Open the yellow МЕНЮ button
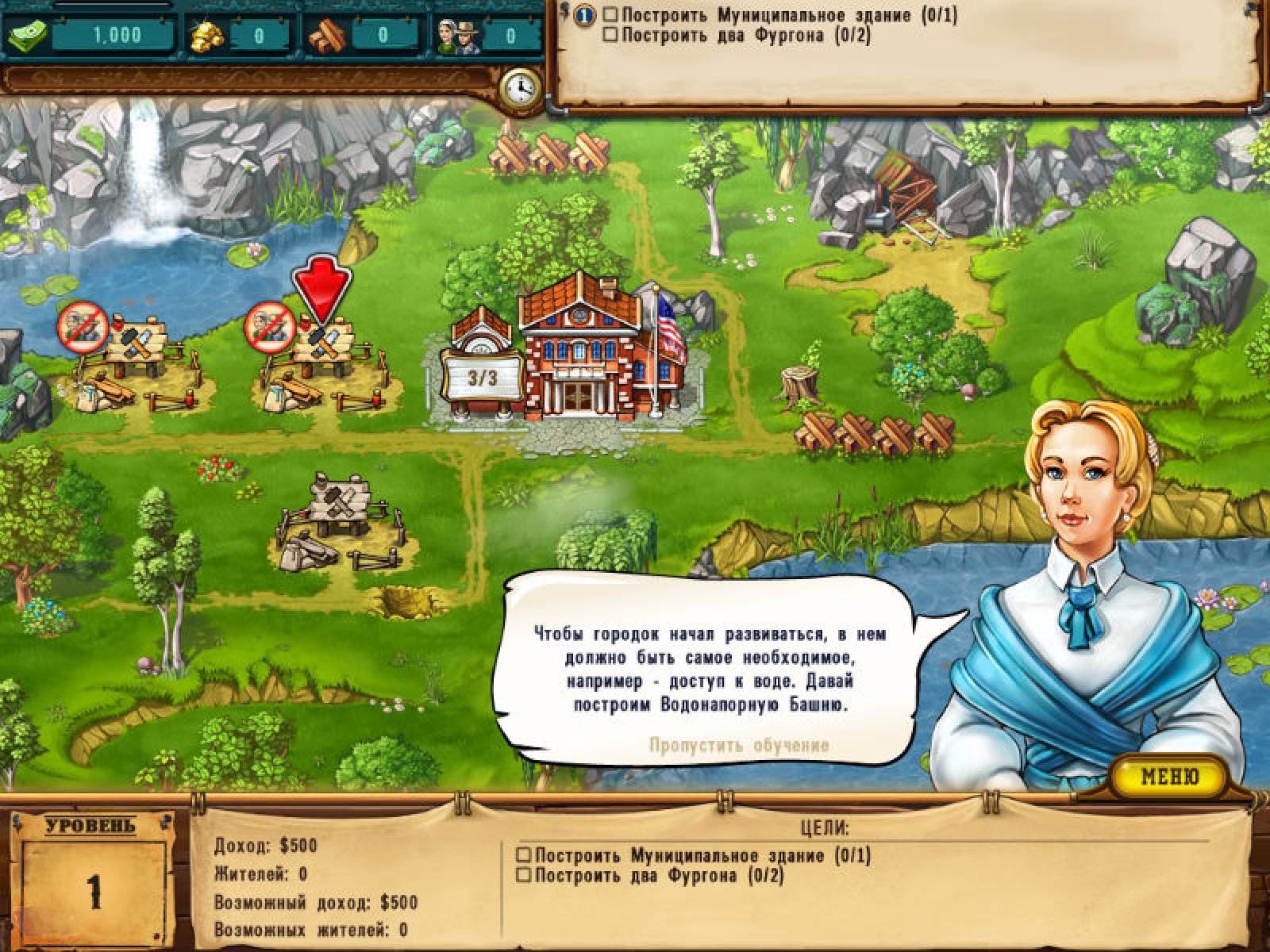The height and width of the screenshot is (952, 1270). 1169,776
